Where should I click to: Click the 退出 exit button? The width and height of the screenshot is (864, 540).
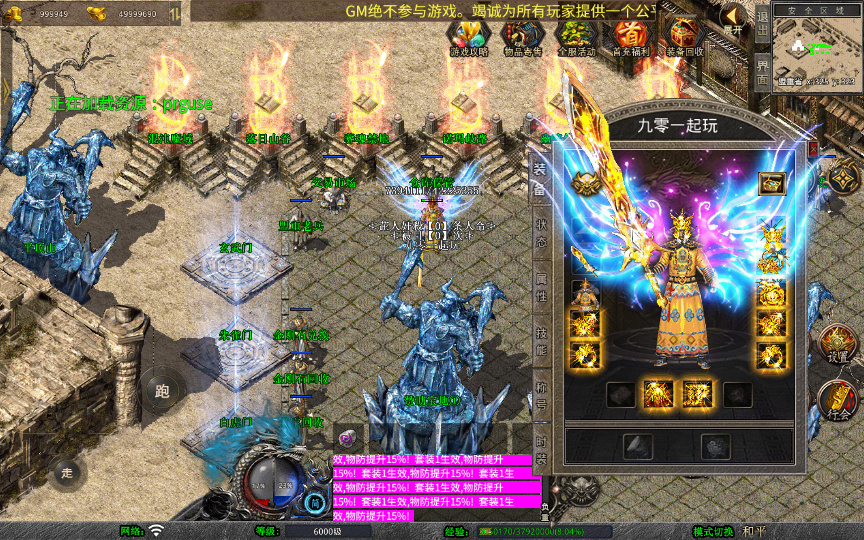coord(762,20)
